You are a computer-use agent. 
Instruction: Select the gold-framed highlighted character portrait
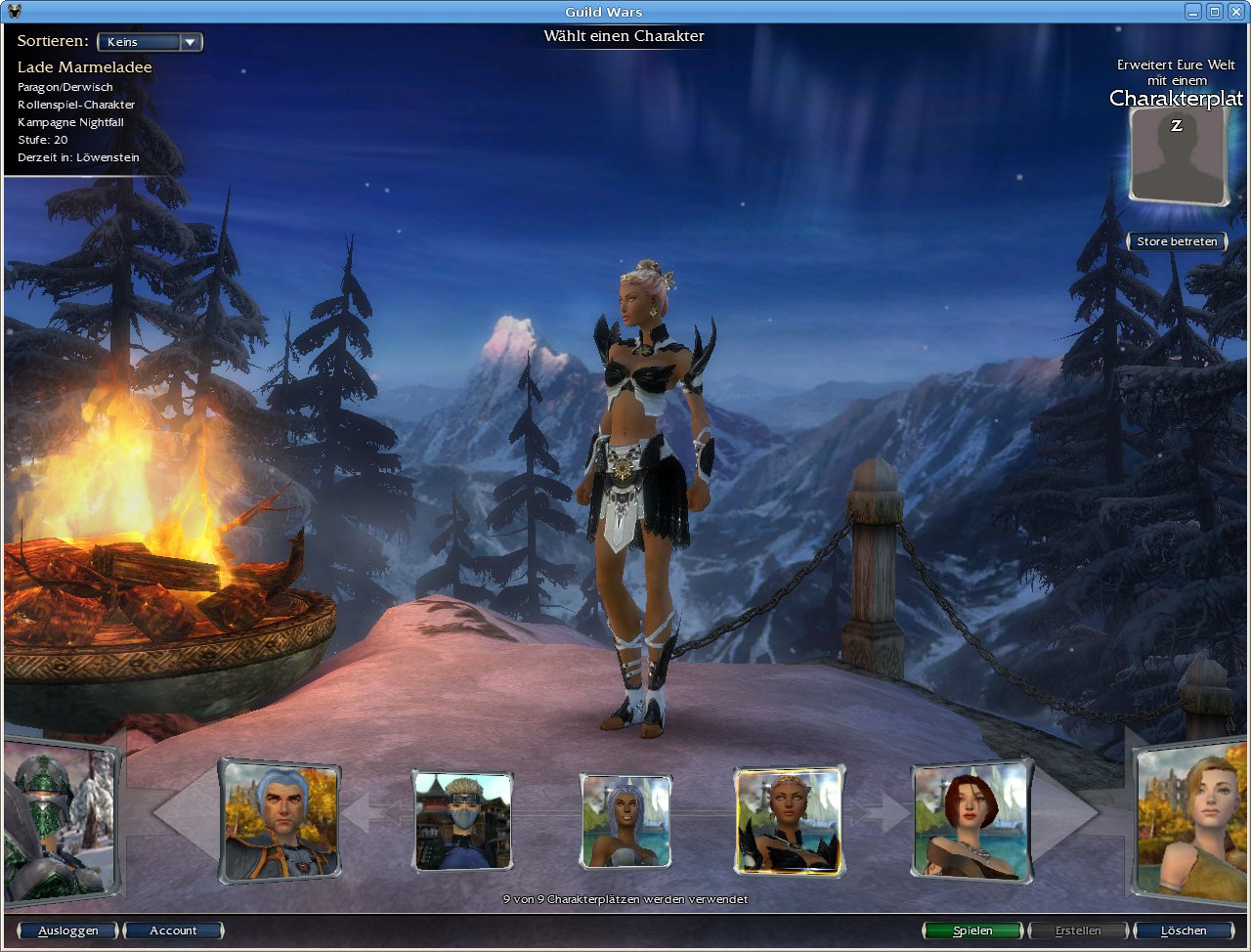click(x=789, y=821)
